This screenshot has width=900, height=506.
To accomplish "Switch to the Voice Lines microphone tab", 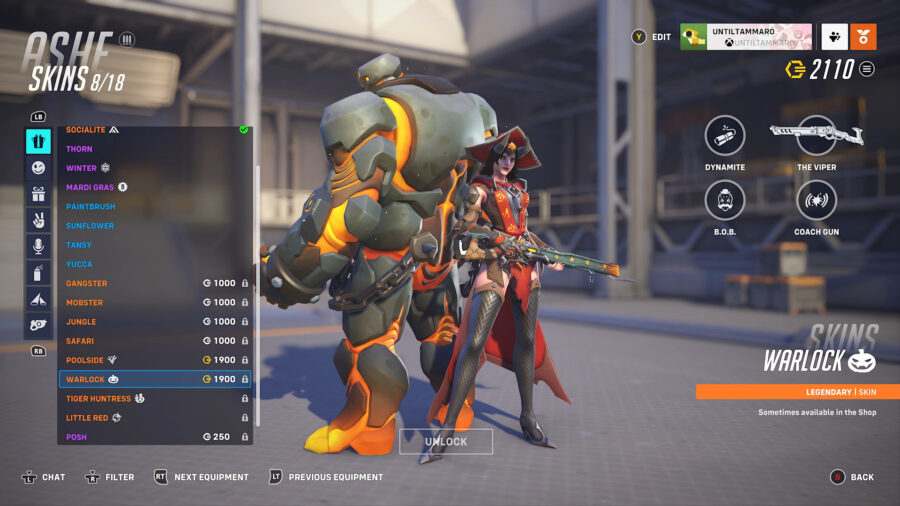I will tap(38, 246).
